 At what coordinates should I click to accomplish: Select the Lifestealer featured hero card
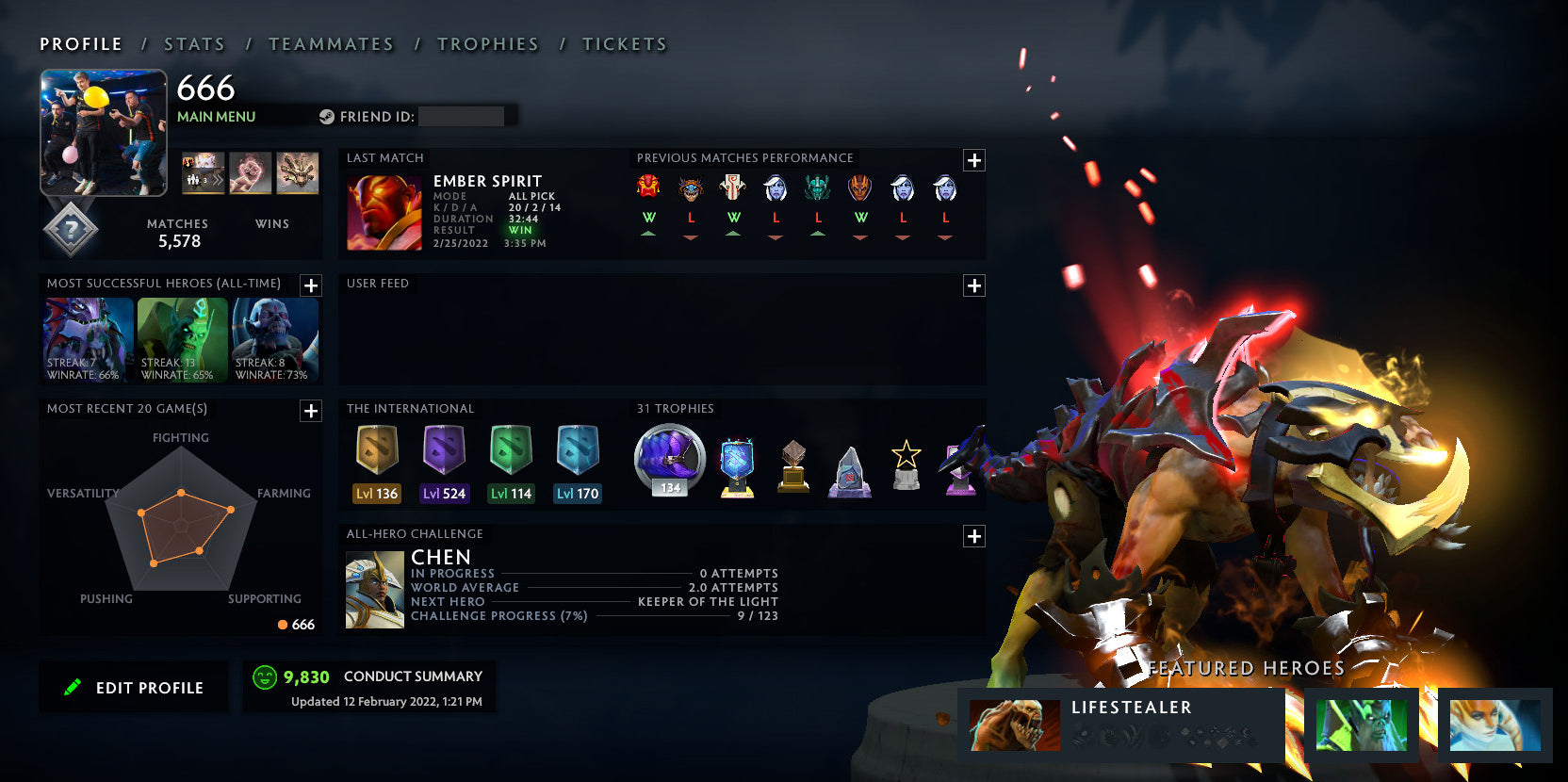1121,725
